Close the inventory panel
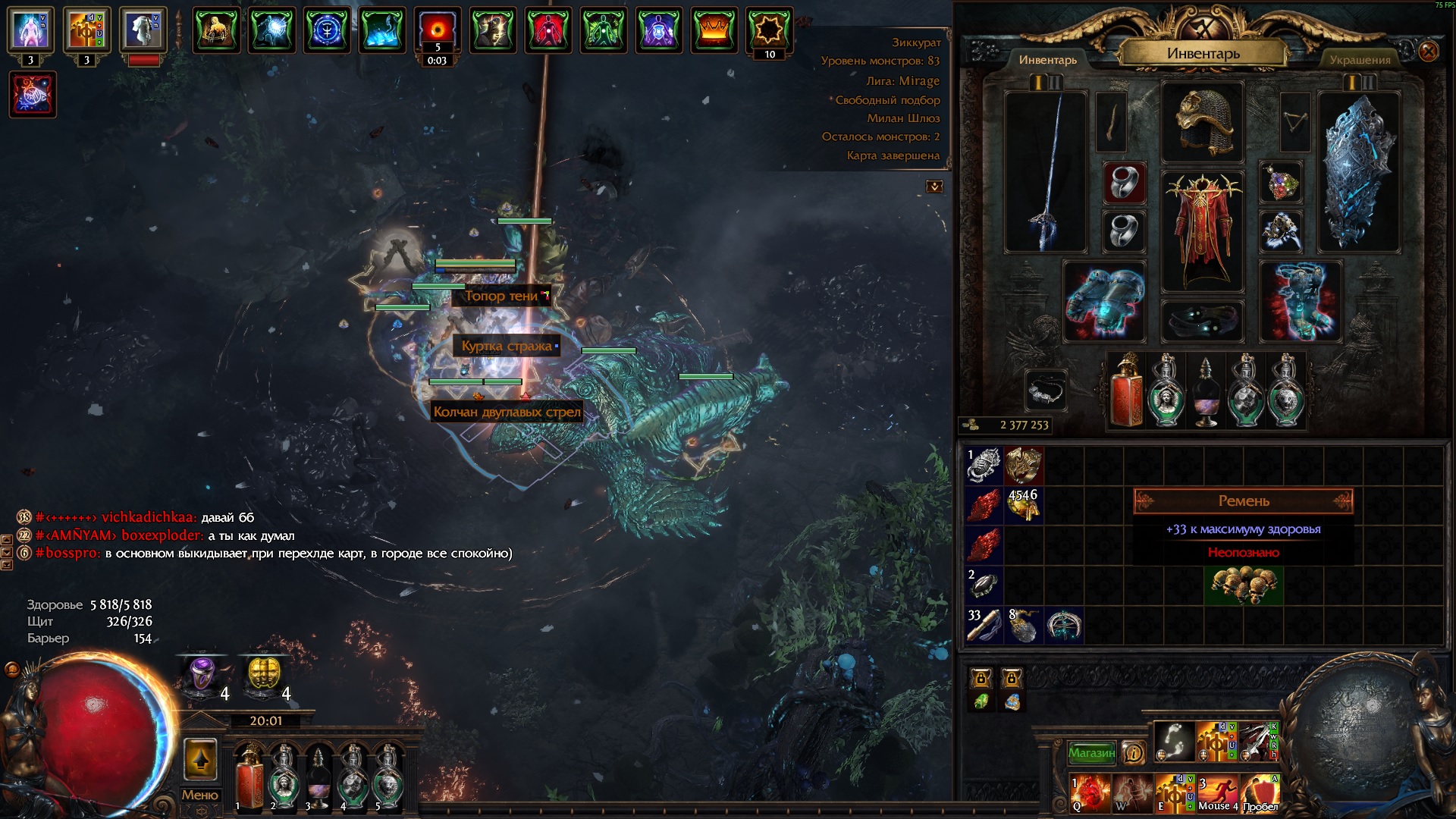Image resolution: width=1456 pixels, height=819 pixels. click(1428, 52)
